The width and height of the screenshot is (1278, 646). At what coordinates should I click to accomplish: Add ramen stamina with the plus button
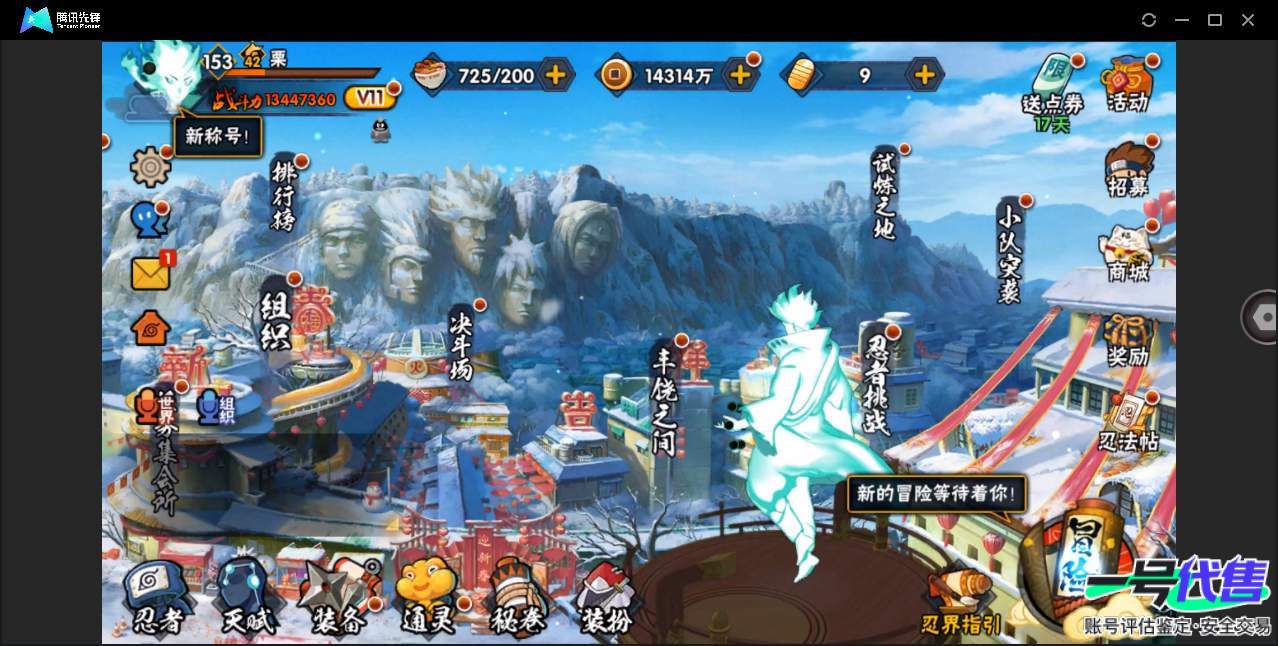point(555,74)
